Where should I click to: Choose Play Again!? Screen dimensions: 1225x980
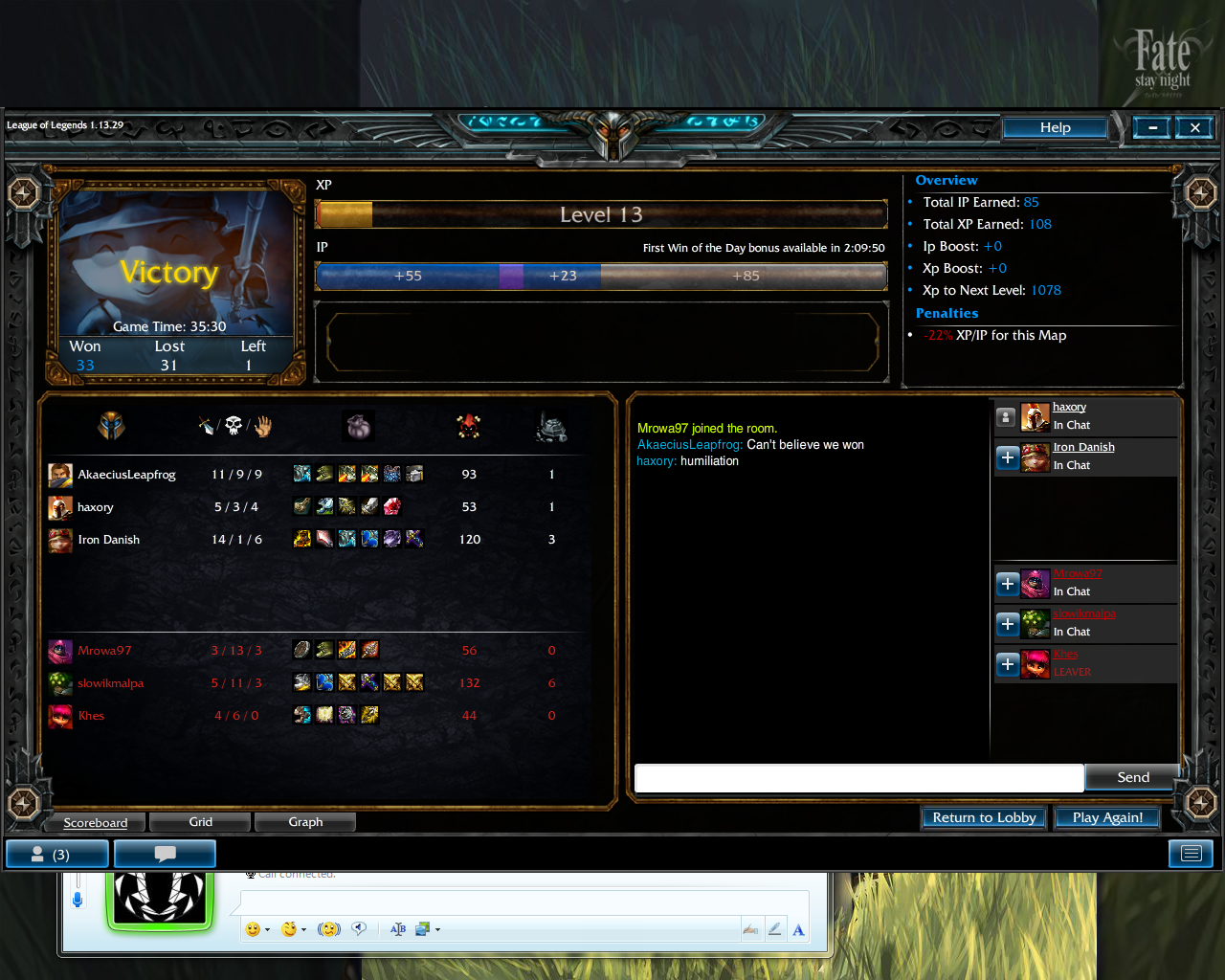[x=1107, y=817]
